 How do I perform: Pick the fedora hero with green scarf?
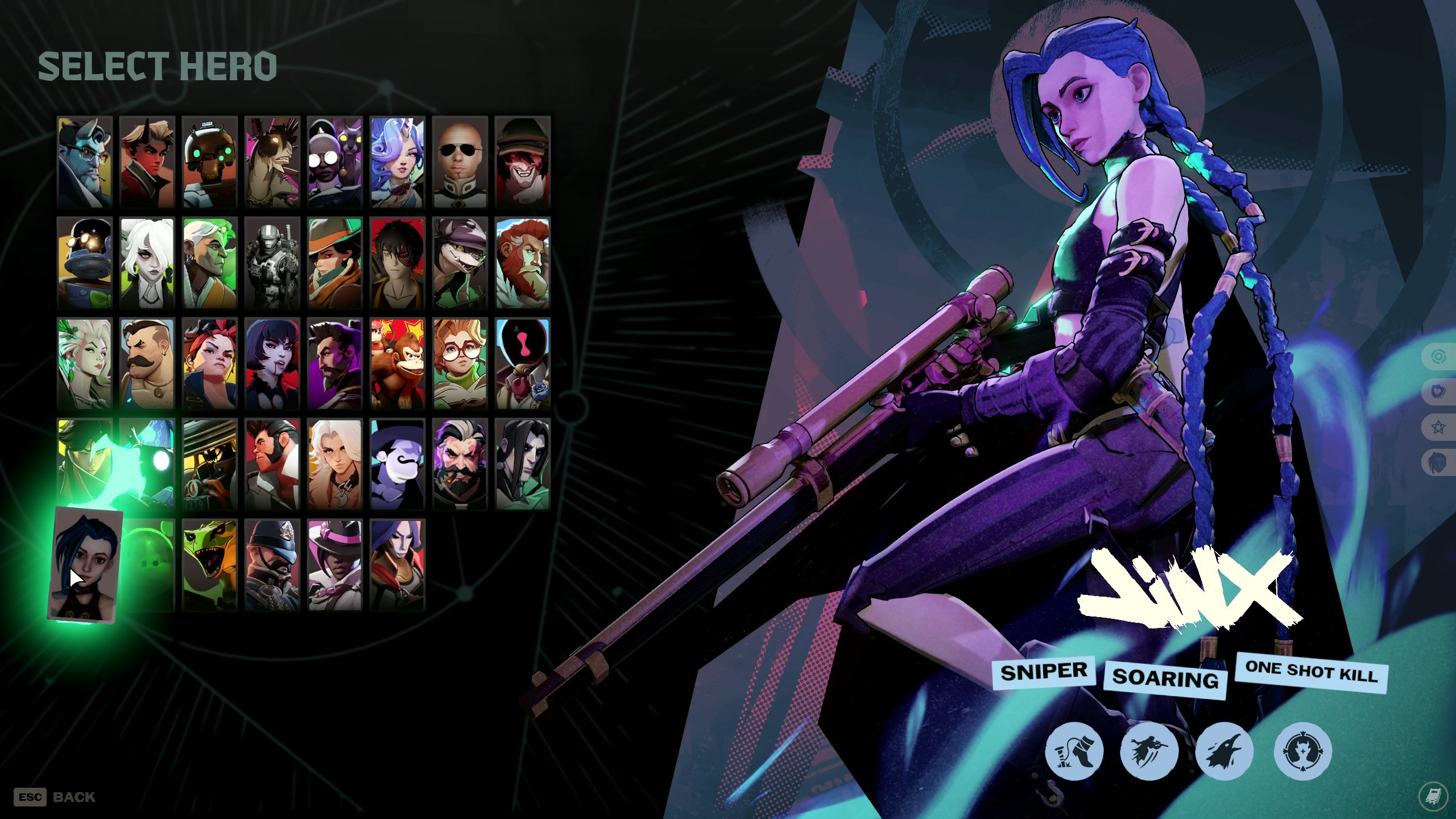334,263
